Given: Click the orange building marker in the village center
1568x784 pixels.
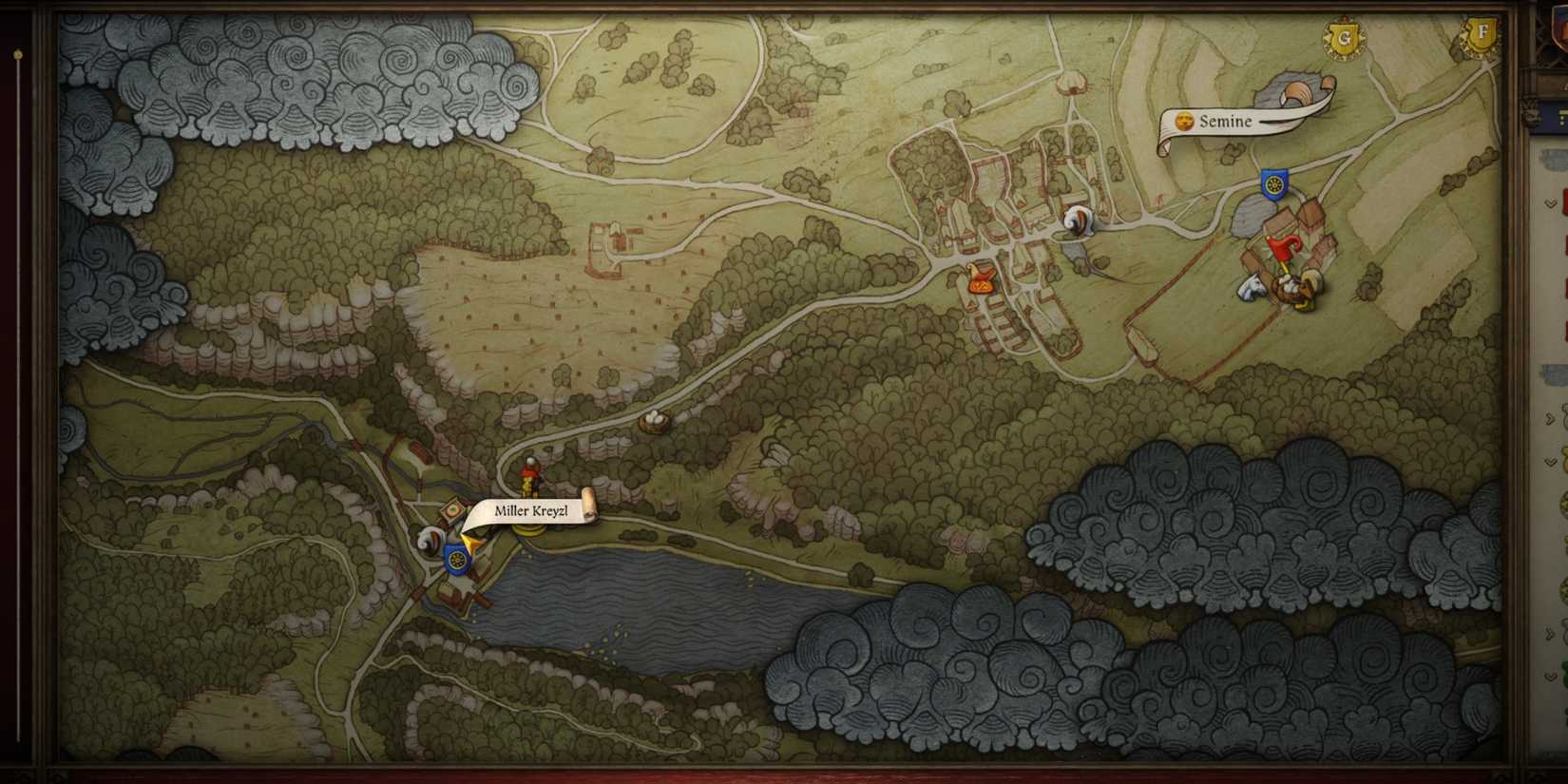Looking at the screenshot, I should 979,278.
